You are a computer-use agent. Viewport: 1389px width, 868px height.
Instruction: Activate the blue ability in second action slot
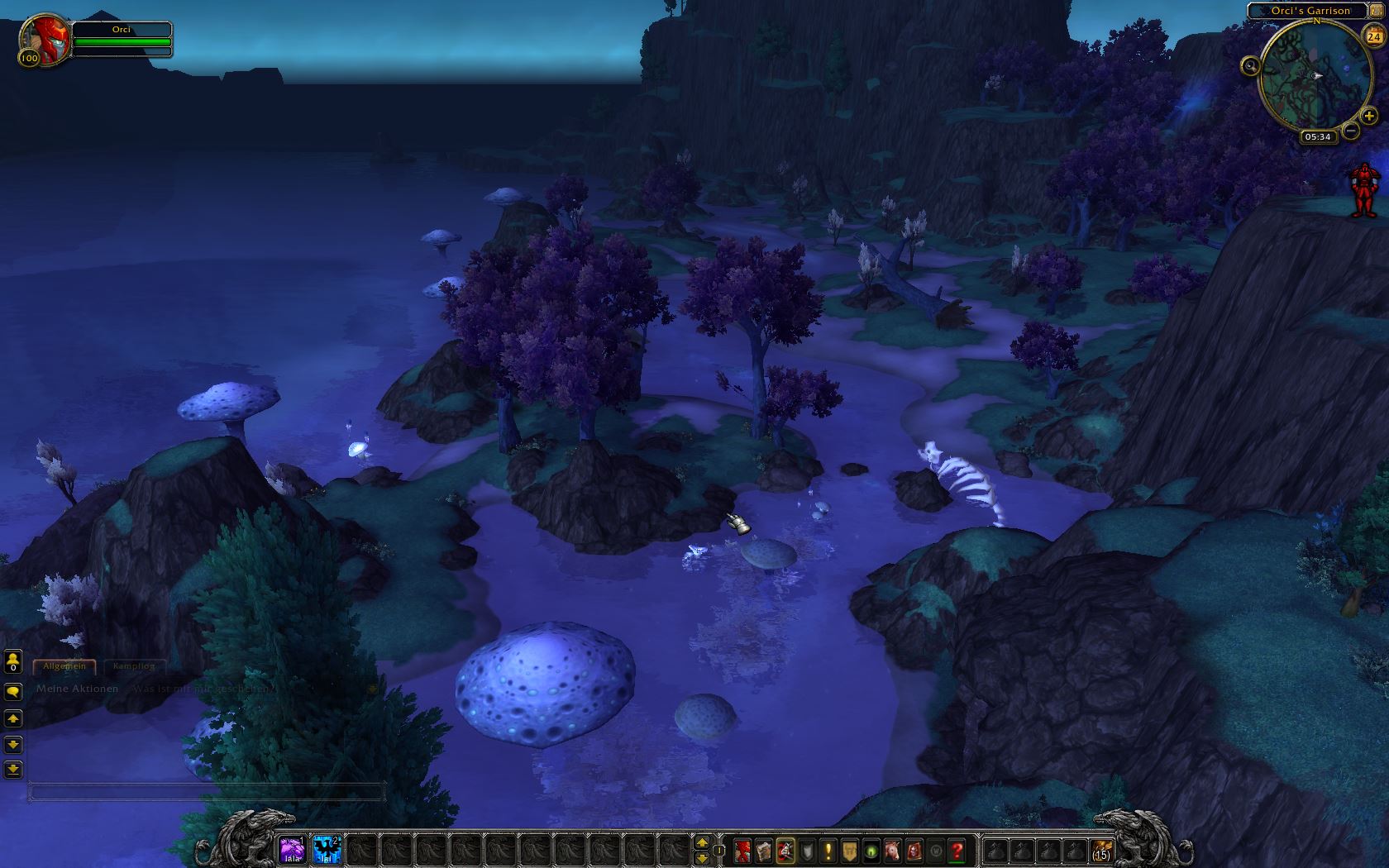click(x=327, y=849)
